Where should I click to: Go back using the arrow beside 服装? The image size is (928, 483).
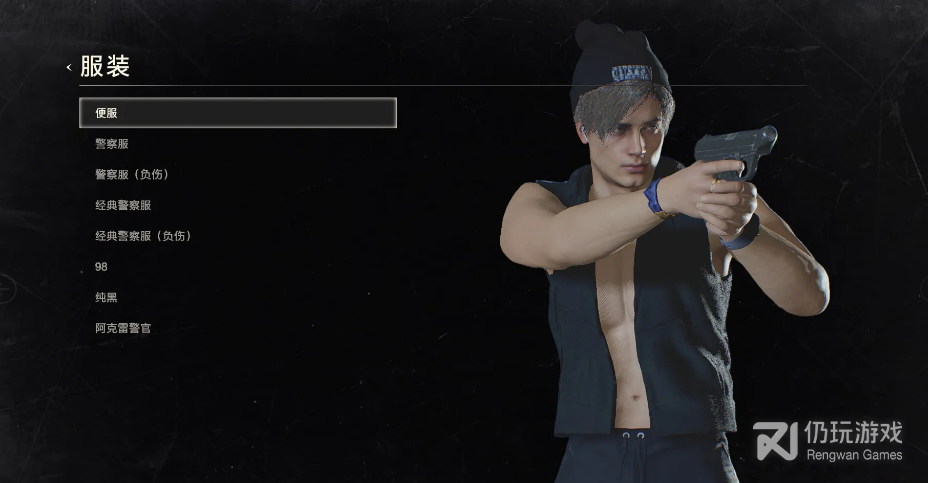coord(69,68)
